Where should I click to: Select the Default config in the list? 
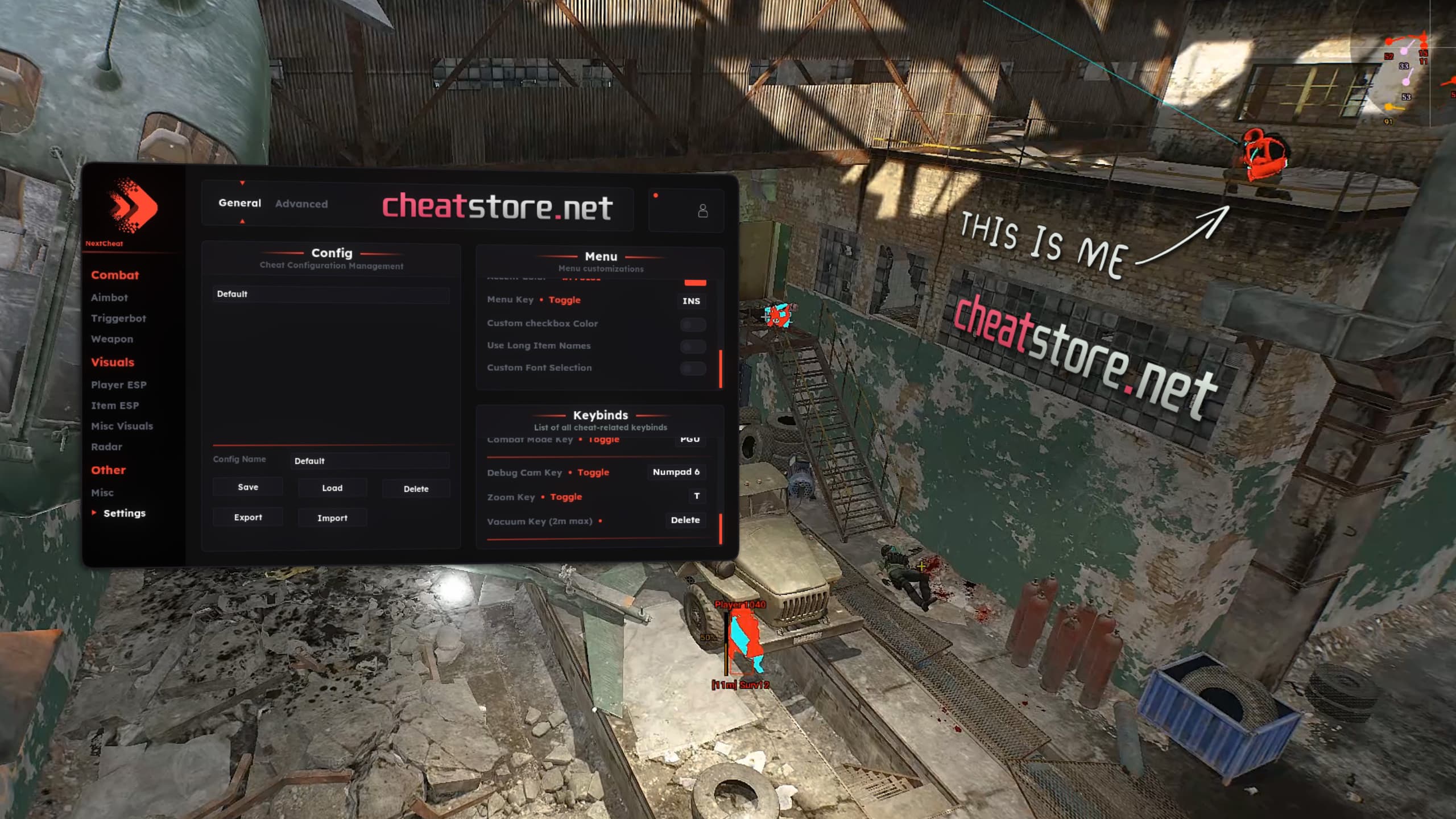pyautogui.click(x=330, y=294)
